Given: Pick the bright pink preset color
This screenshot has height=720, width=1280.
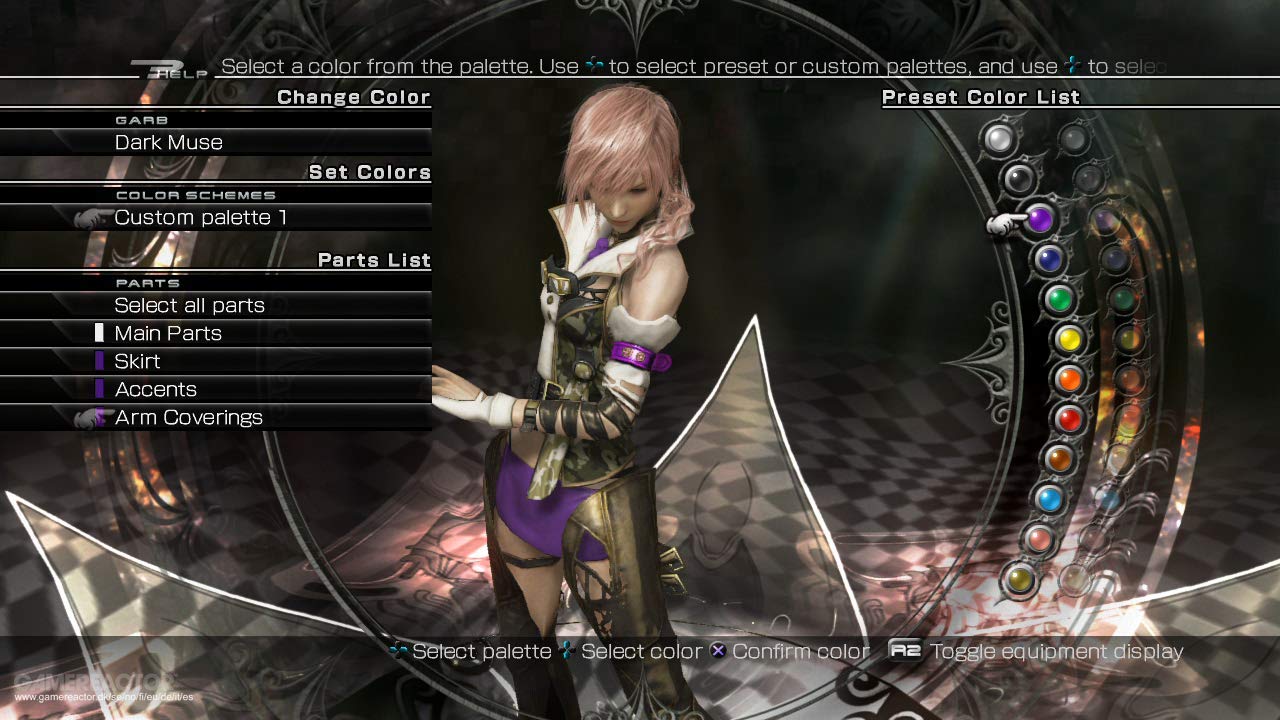Looking at the screenshot, I should point(1040,539).
